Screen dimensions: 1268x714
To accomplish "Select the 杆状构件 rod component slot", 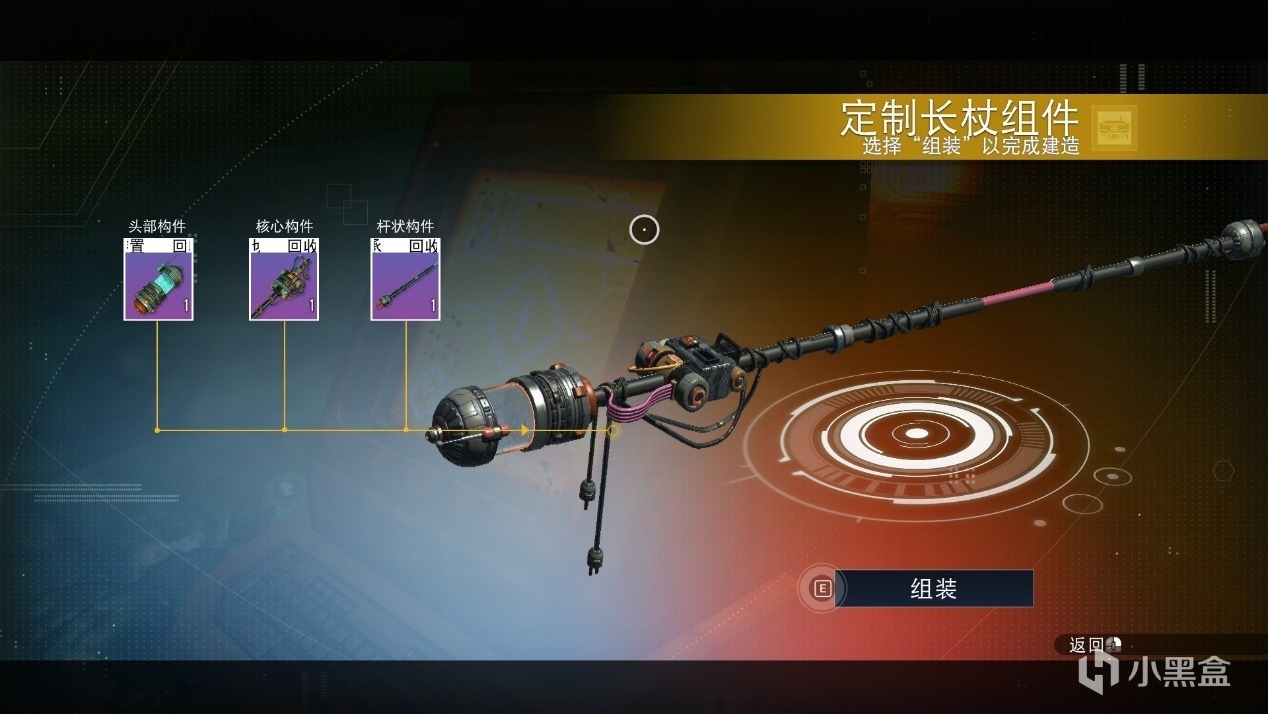I will pos(405,281).
